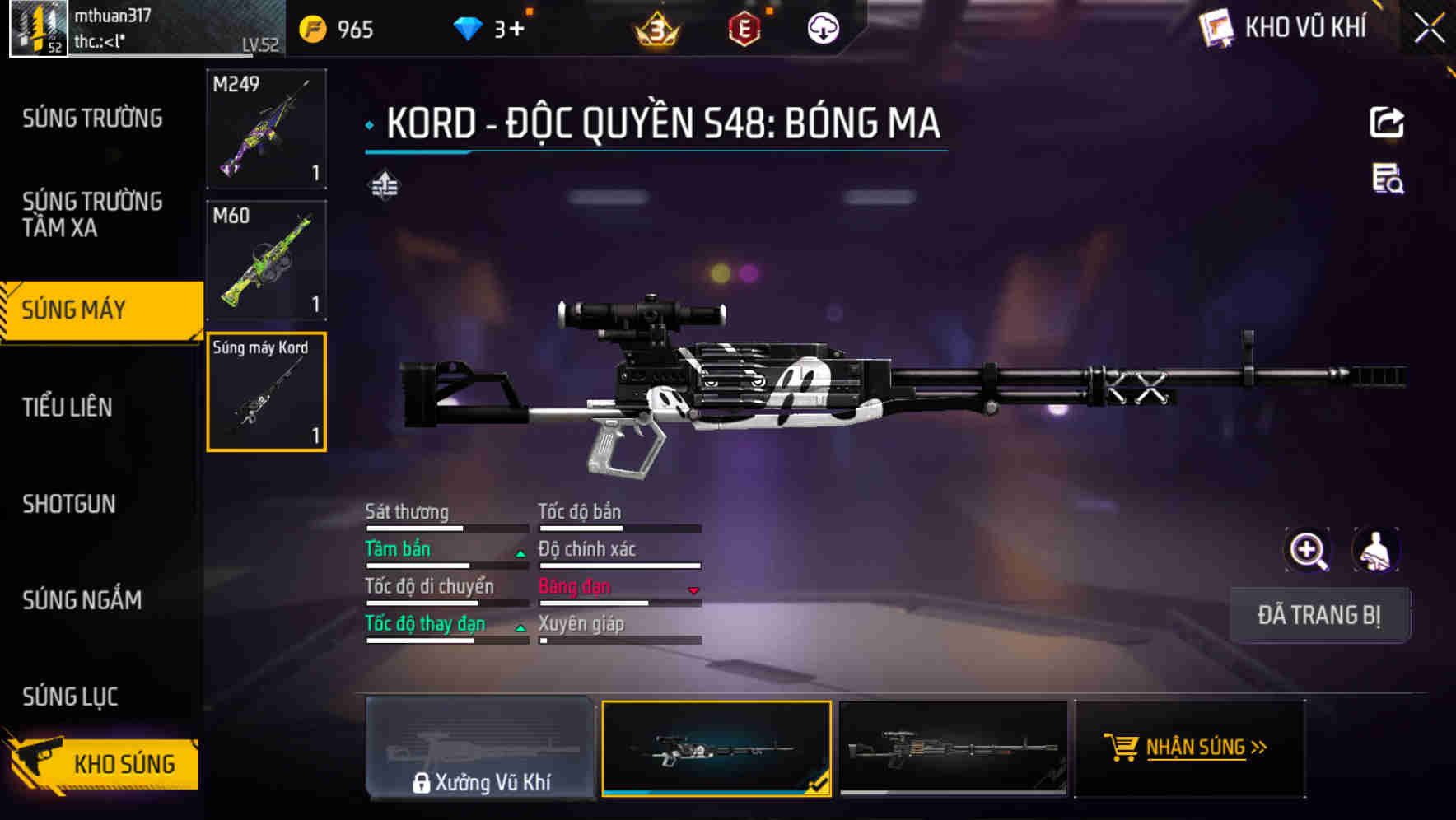
Task: Select the default Kord skin thumbnail
Action: coord(953,748)
